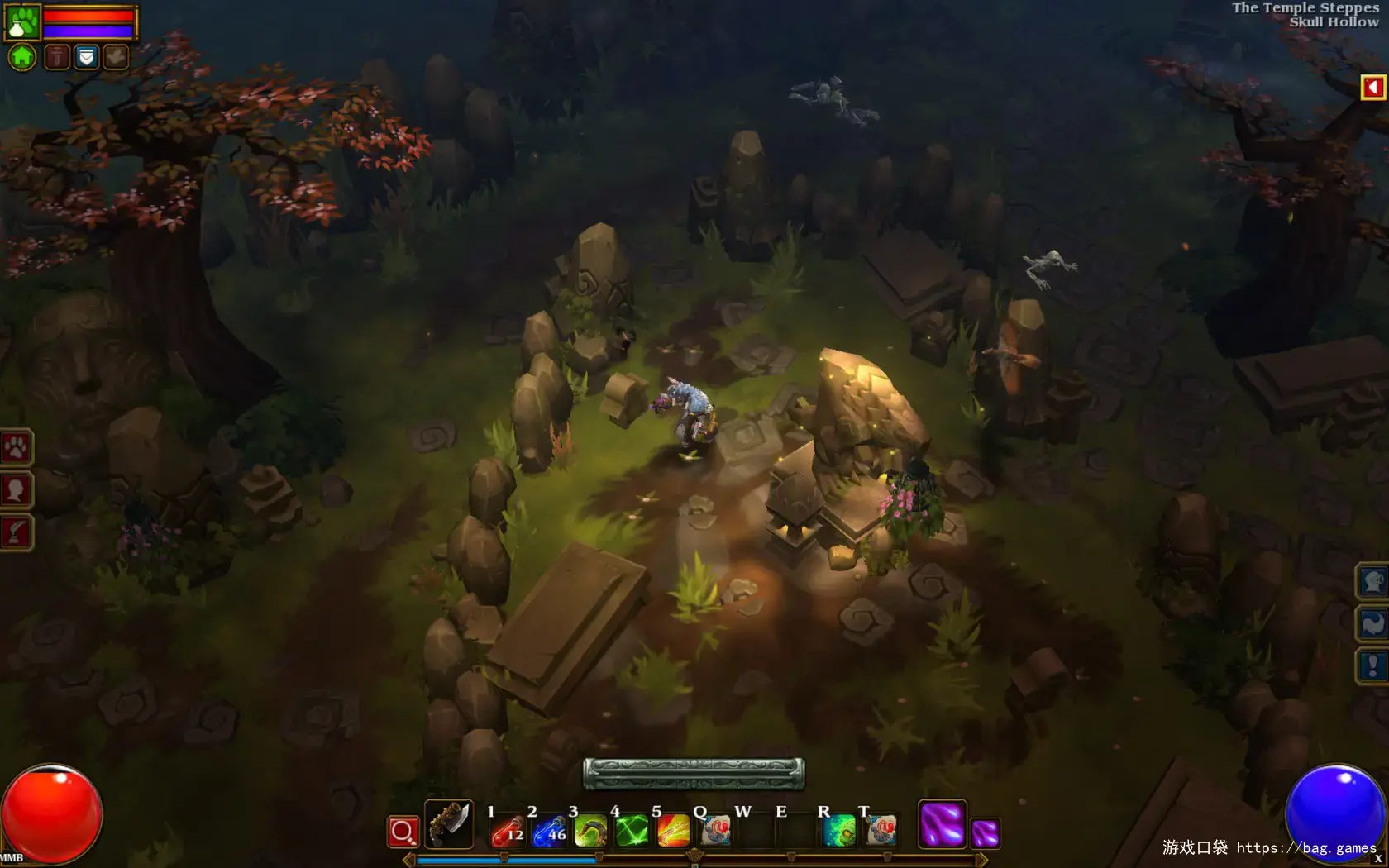Viewport: 1389px width, 868px height.
Task: Use the blue mana potion
Action: pos(549,830)
